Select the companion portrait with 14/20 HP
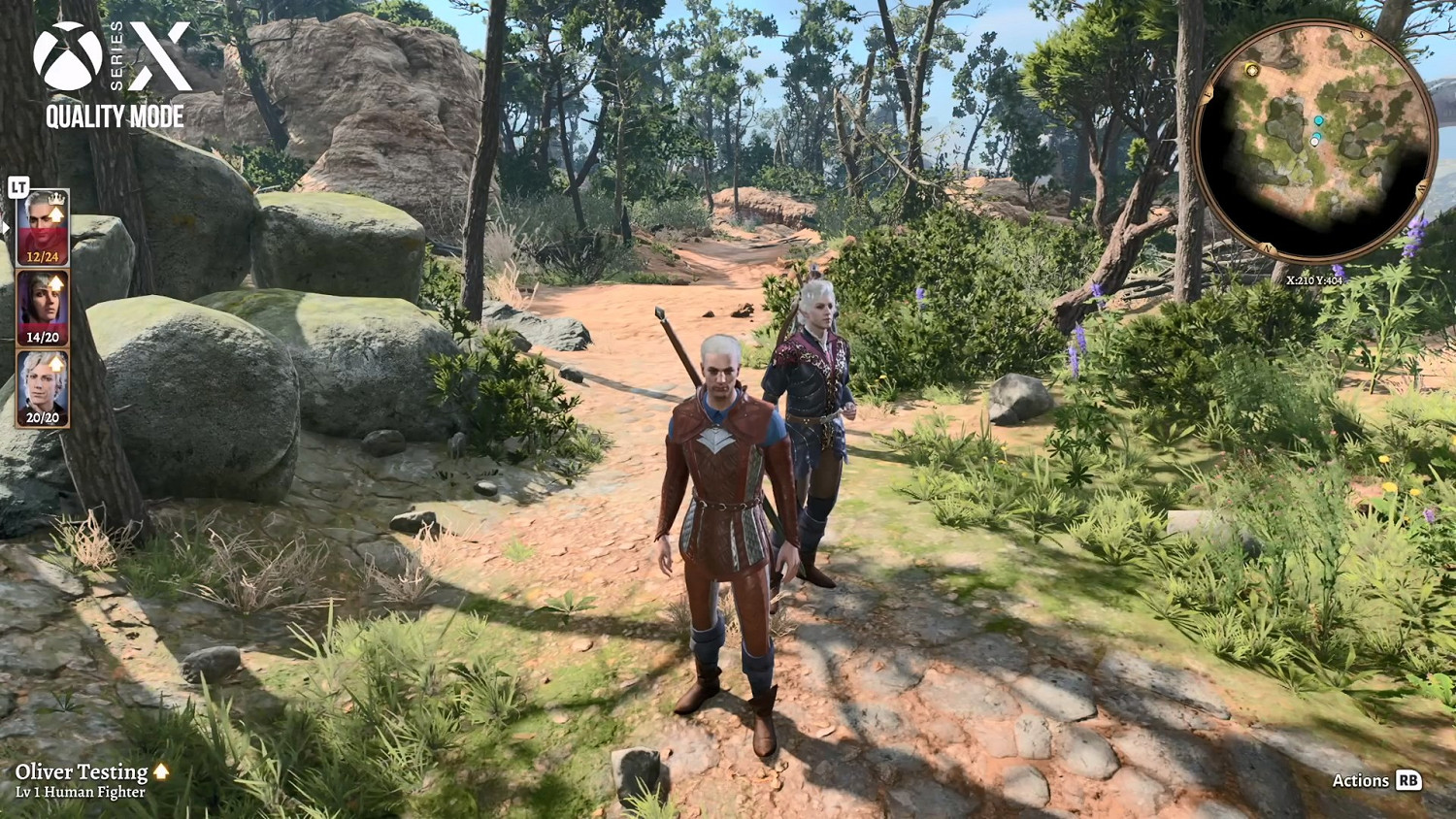 (41, 306)
